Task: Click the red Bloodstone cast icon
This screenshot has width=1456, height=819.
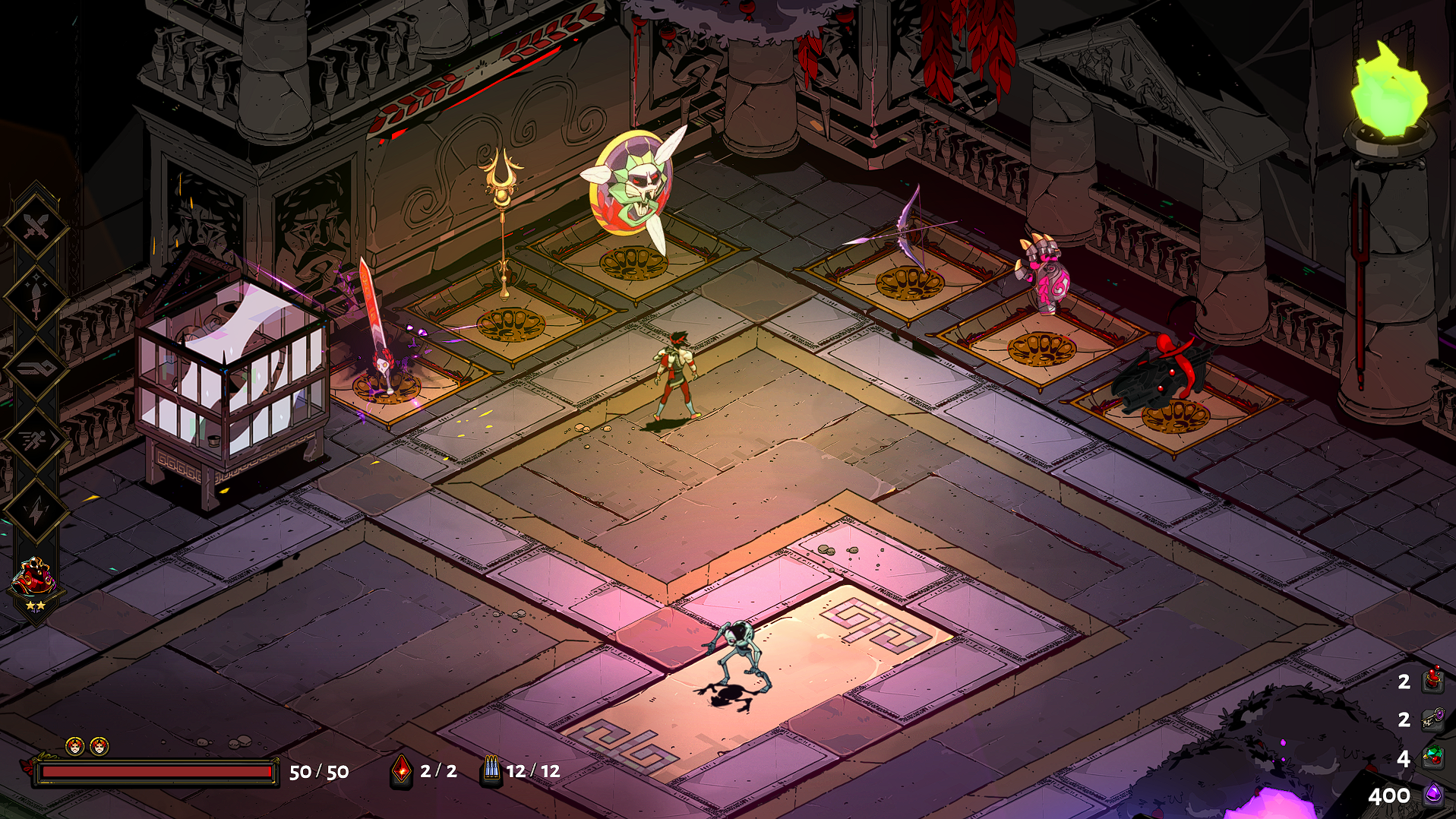Action: click(401, 771)
